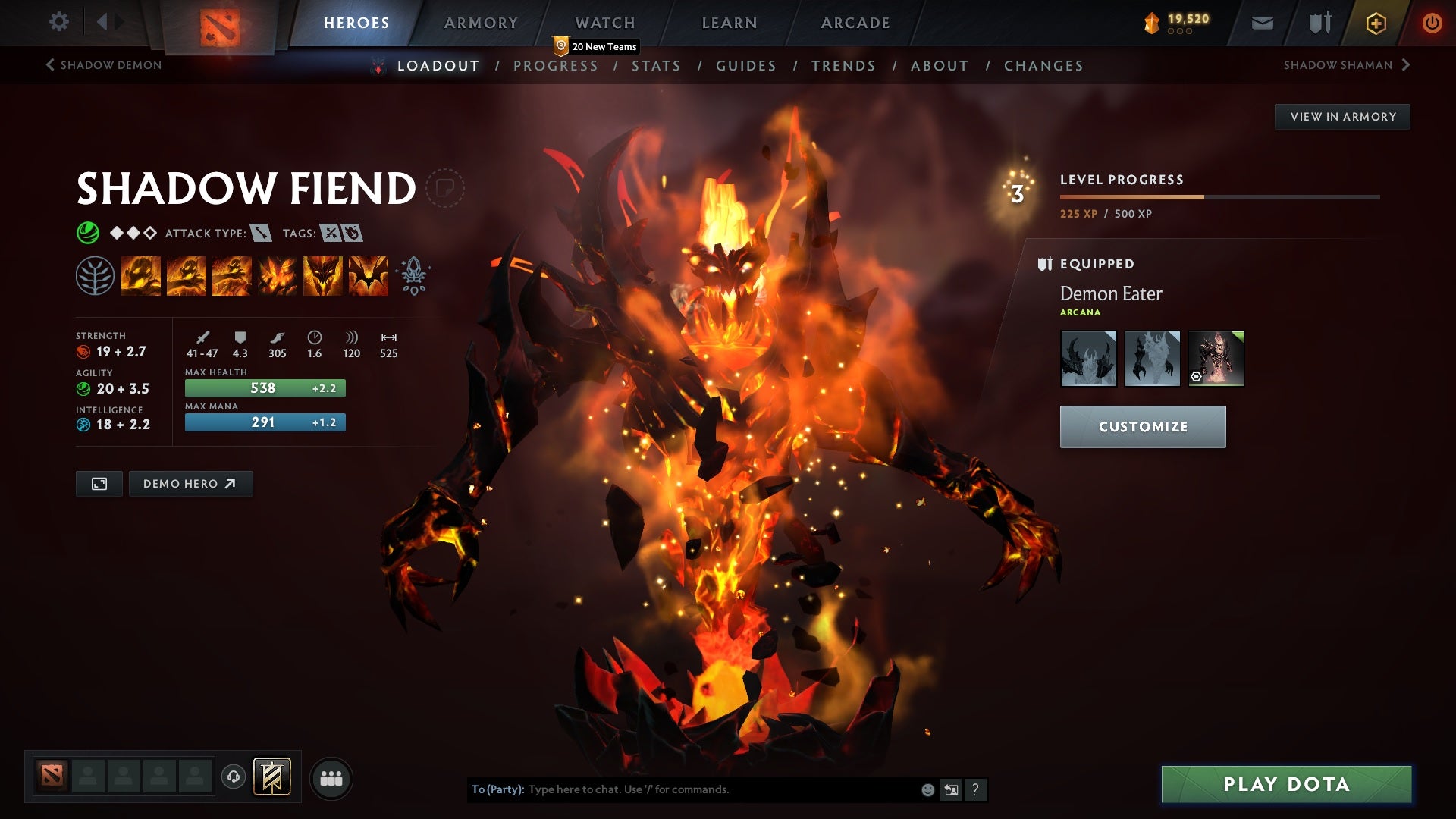Viewport: 1456px width, 819px height.
Task: Select the Requiem of Souls ultimate ability icon
Action: coord(368,275)
